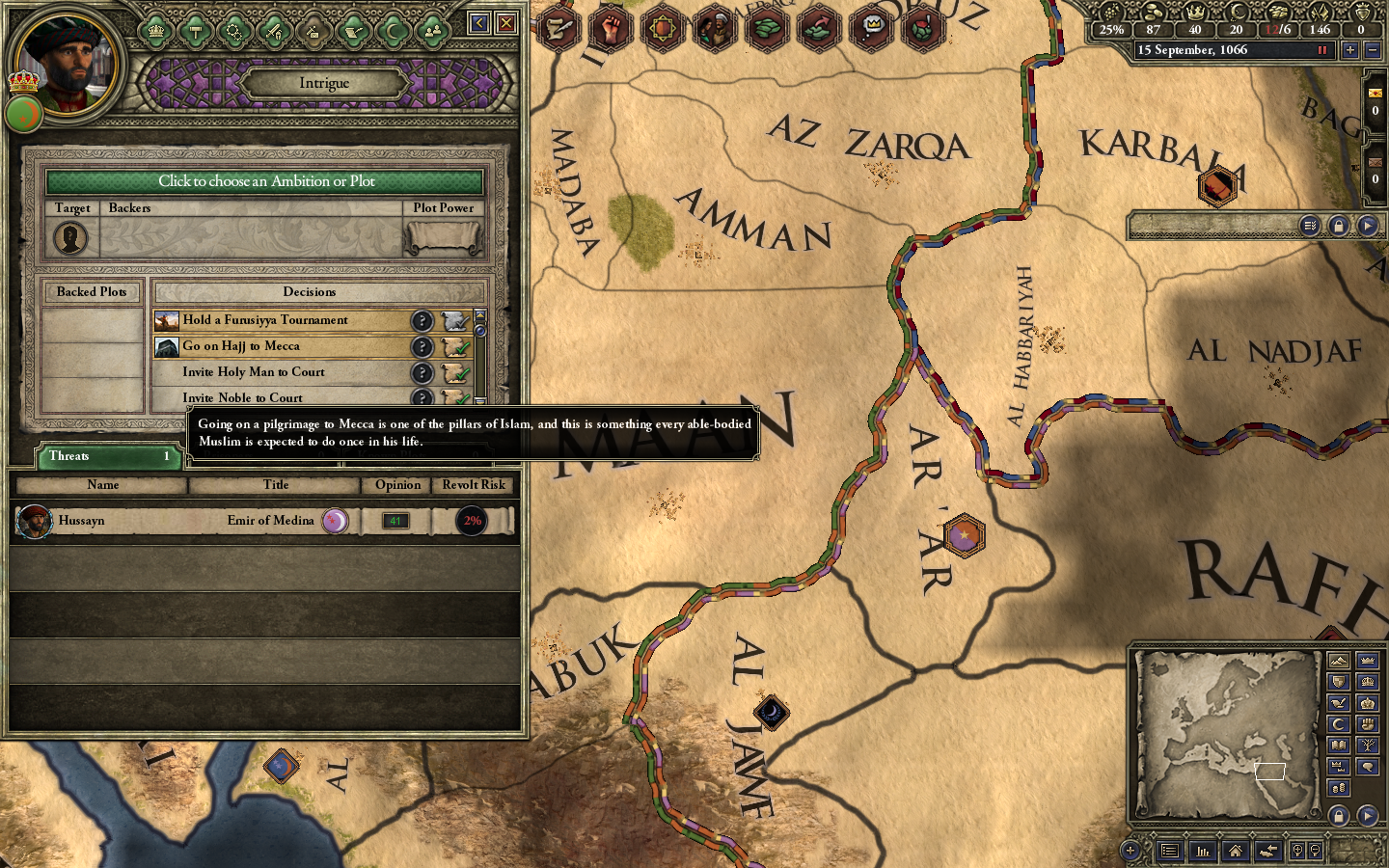Click the marriage alert icon at the top
Image resolution: width=1389 pixels, height=868 pixels.
pyautogui.click(x=715, y=27)
